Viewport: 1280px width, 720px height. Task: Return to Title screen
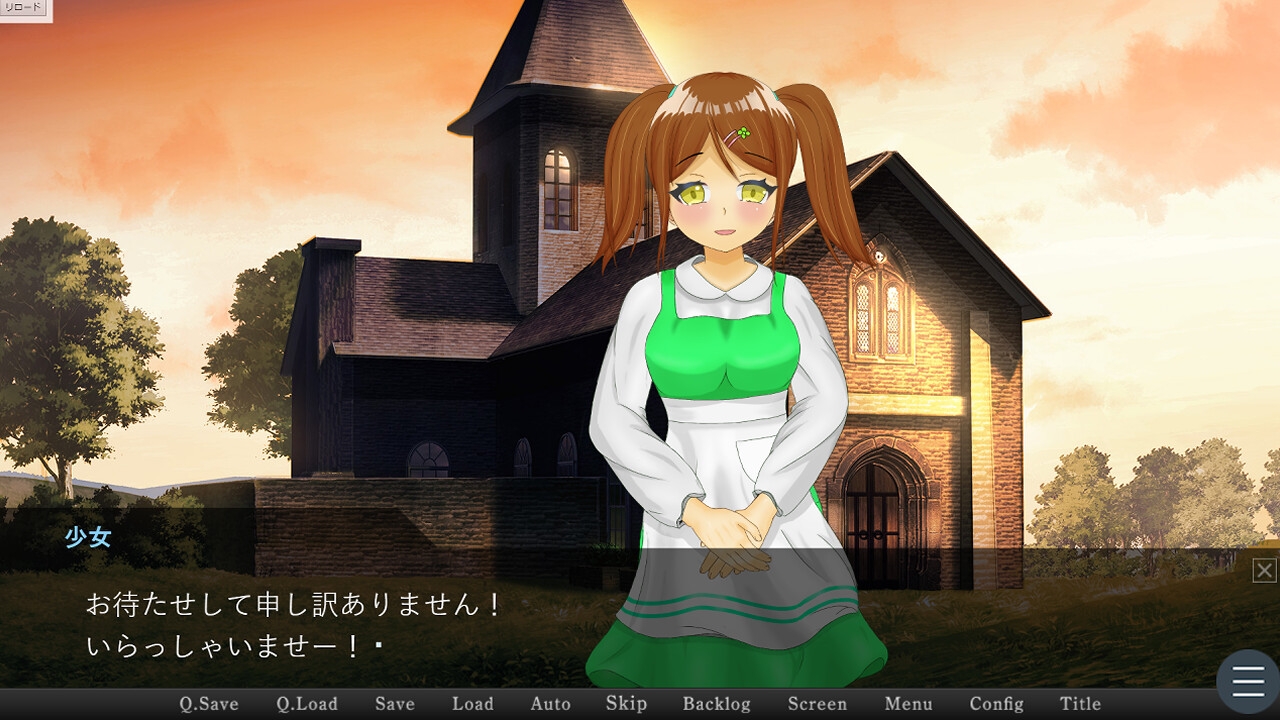click(1080, 704)
